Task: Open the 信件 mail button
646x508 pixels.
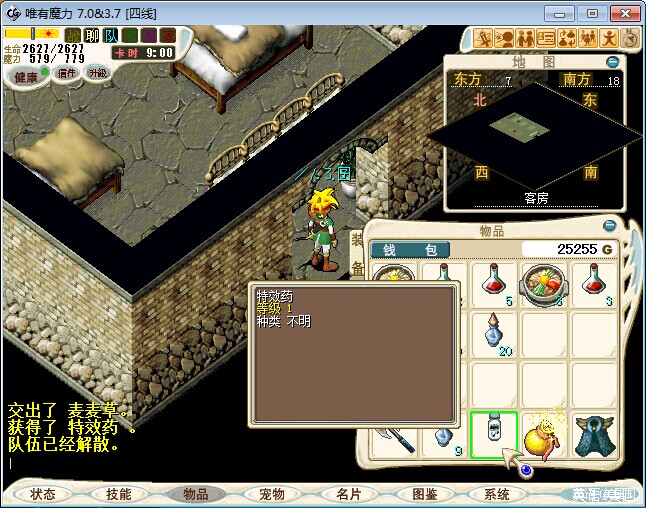Action: (x=67, y=73)
